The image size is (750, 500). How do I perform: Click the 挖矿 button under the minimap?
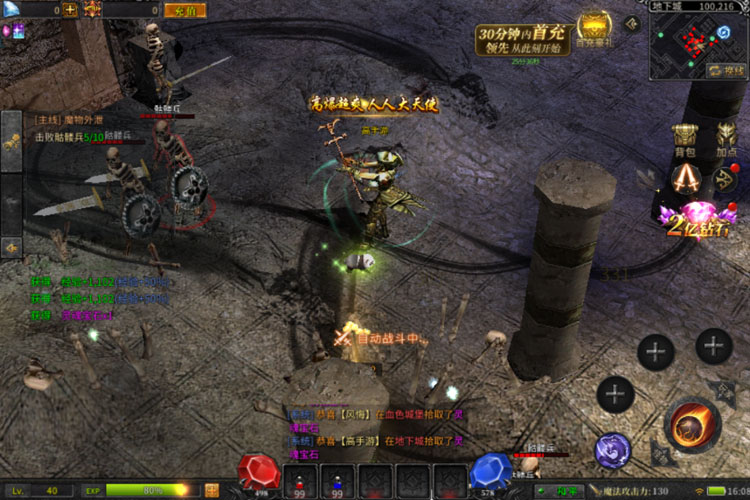(x=724, y=70)
